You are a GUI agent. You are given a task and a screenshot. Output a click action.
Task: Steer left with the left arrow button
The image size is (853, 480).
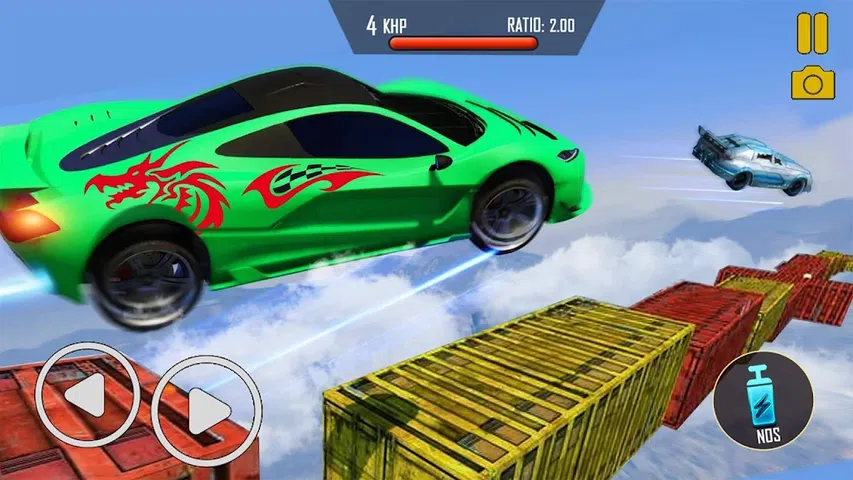86,399
